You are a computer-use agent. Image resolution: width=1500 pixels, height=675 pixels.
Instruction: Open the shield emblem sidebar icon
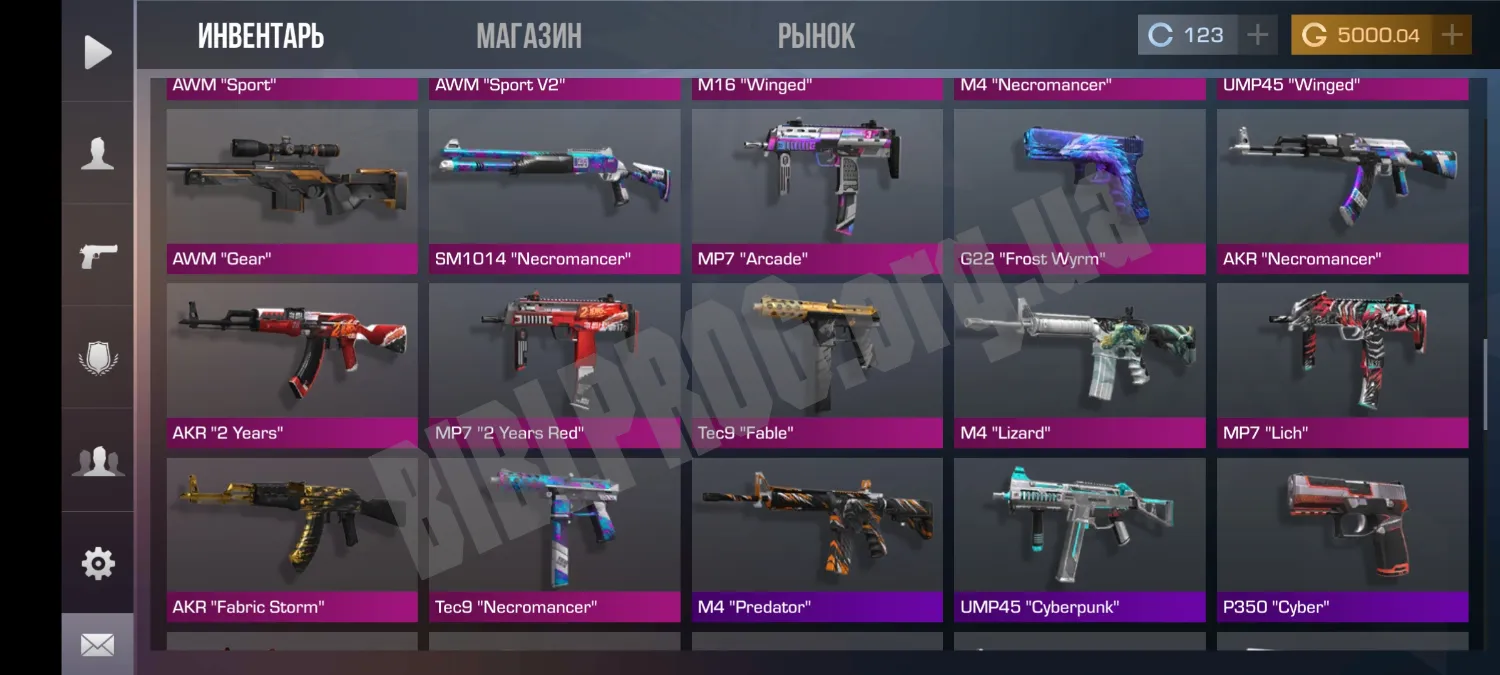coord(97,358)
